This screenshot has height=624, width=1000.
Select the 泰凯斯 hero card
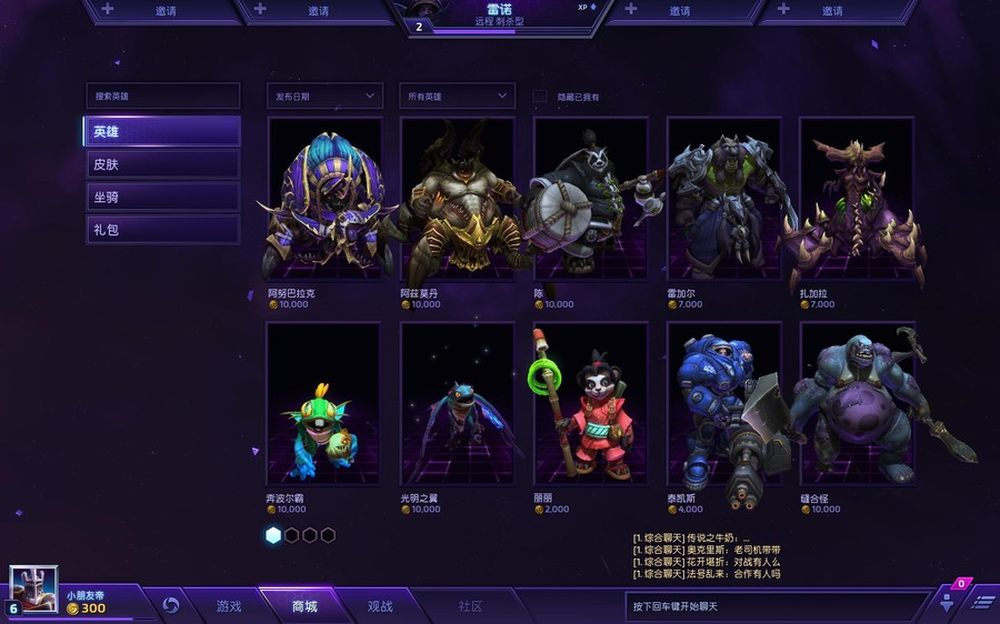724,403
